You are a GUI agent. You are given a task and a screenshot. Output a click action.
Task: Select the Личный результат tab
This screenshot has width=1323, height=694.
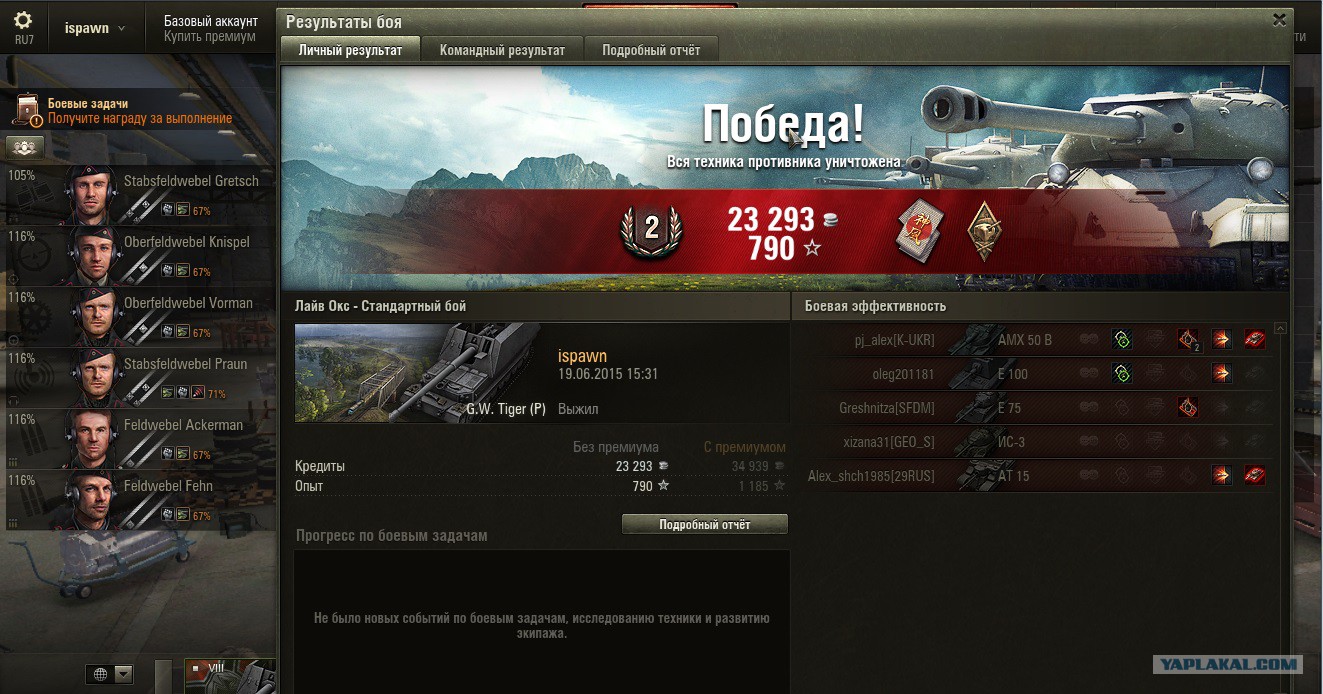350,50
